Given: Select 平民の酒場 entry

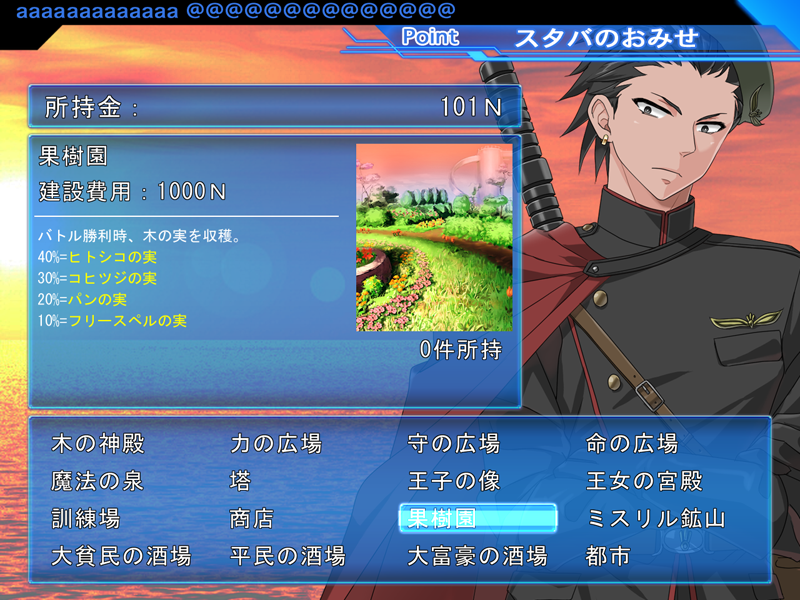Looking at the screenshot, I should click(x=288, y=556).
